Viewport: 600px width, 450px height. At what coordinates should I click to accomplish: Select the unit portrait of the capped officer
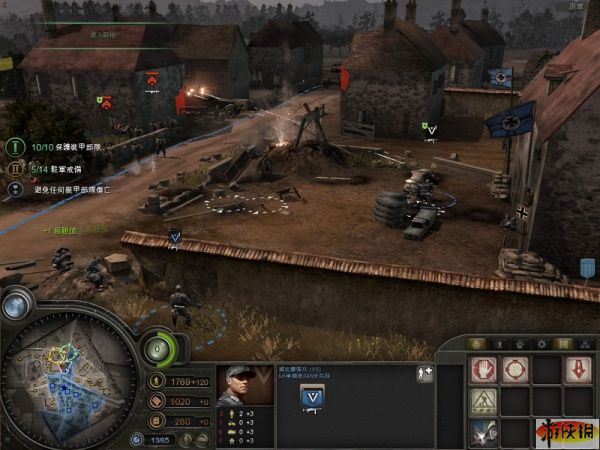[244, 385]
